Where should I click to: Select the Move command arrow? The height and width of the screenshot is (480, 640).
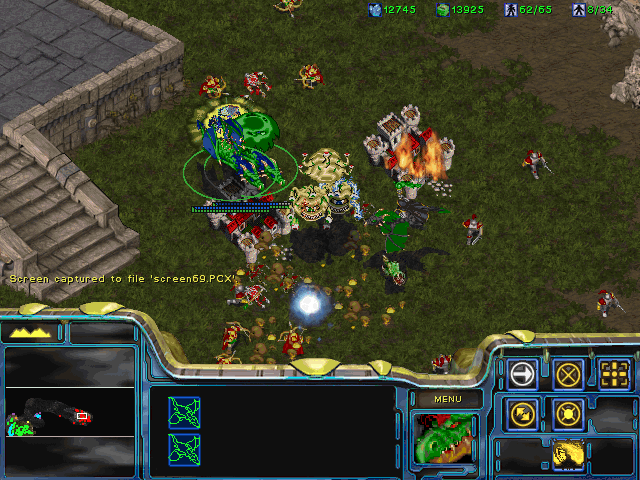522,374
